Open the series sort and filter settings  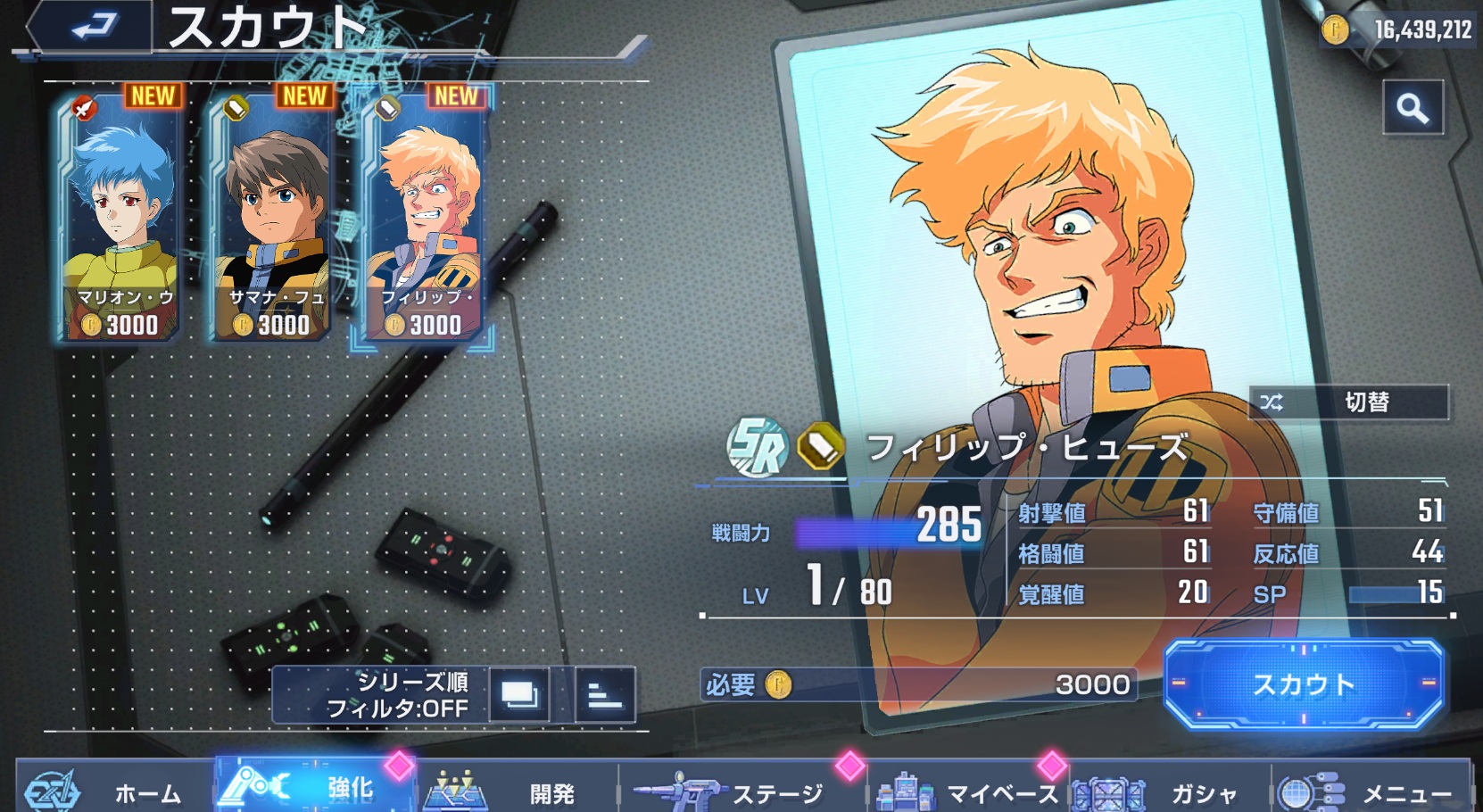pos(382,694)
